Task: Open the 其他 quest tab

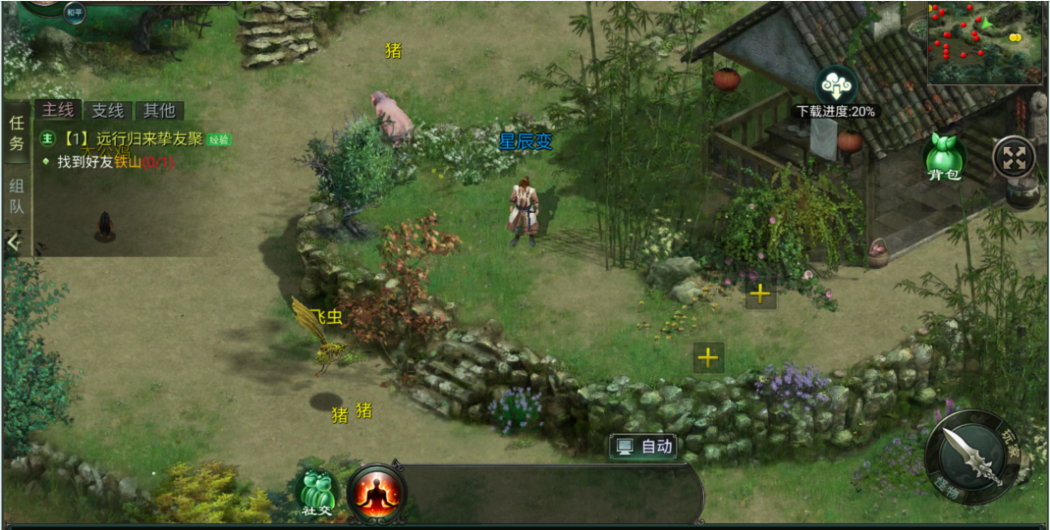Action: point(158,111)
